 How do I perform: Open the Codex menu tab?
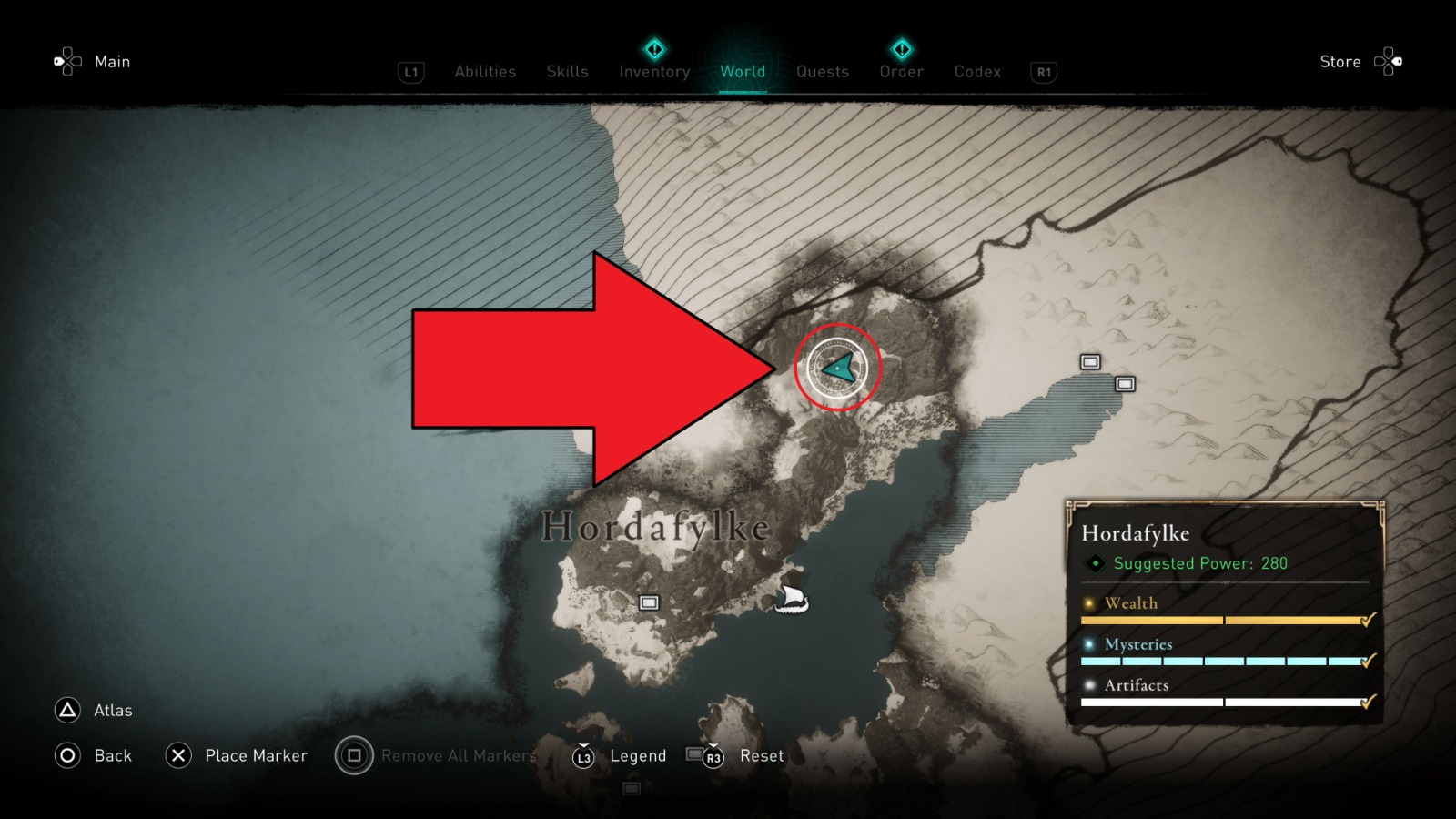pyautogui.click(x=977, y=72)
